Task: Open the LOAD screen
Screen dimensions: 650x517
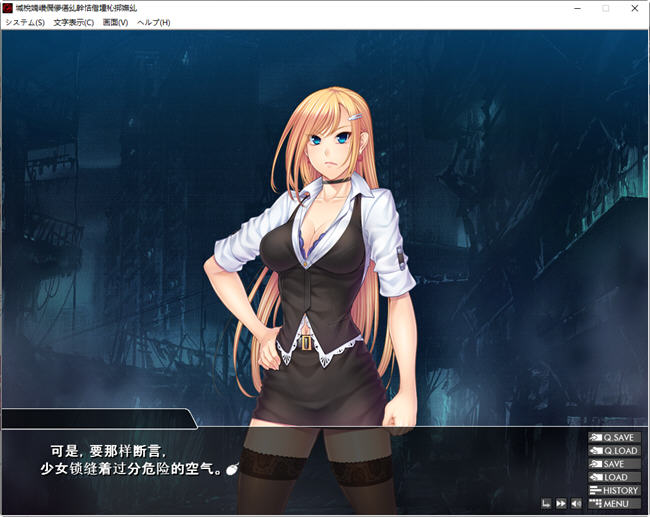Action: [x=614, y=477]
